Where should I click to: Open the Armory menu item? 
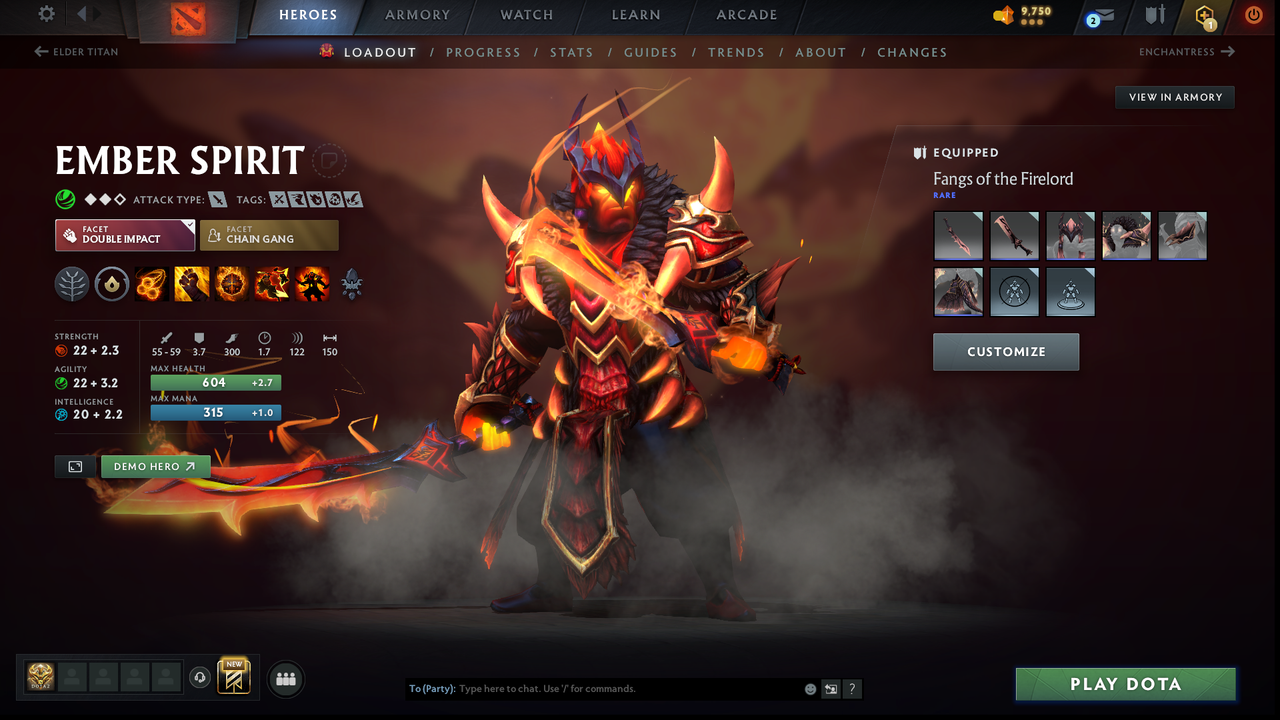pos(417,15)
